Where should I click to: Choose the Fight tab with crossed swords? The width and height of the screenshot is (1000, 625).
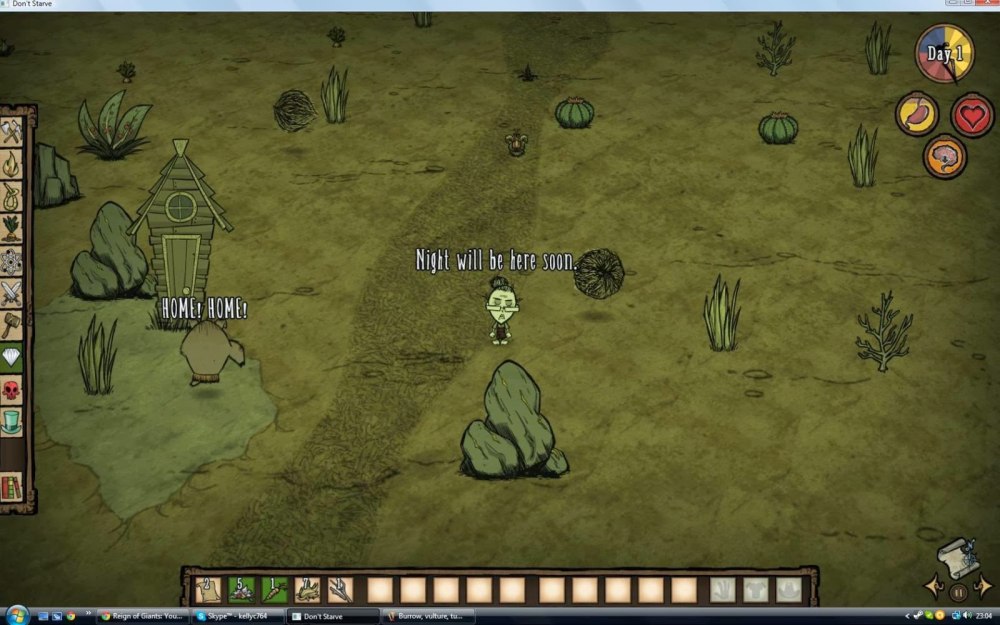12,293
